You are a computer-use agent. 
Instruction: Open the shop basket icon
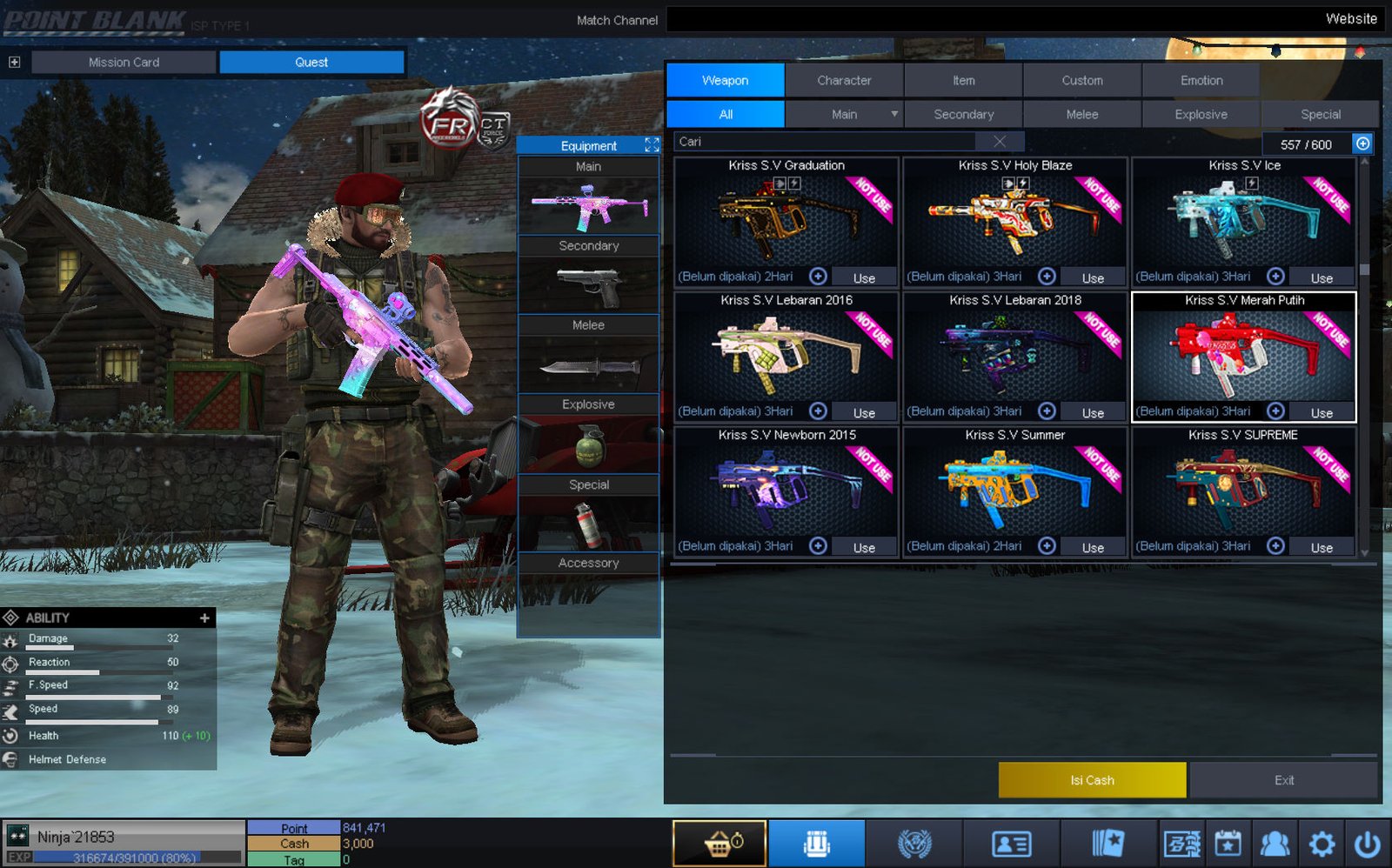[x=719, y=843]
